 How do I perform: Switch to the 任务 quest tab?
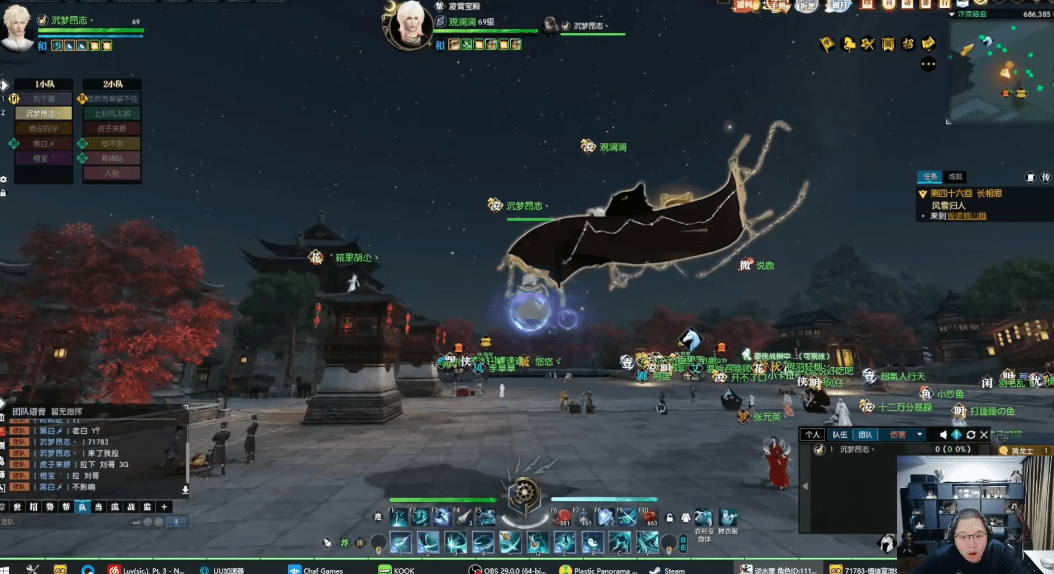coord(930,176)
